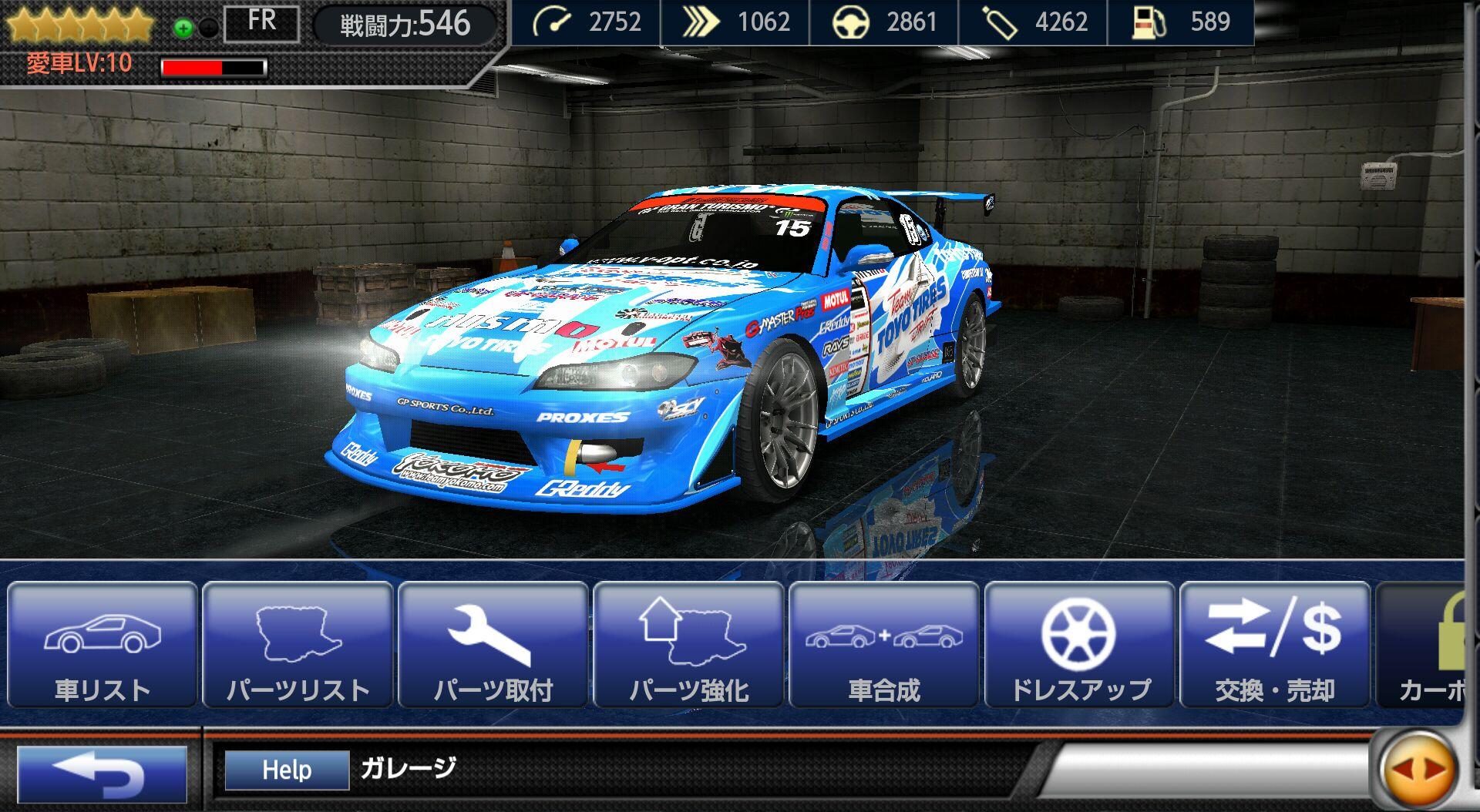
Task: Tap the green plus icon
Action: pos(183,29)
